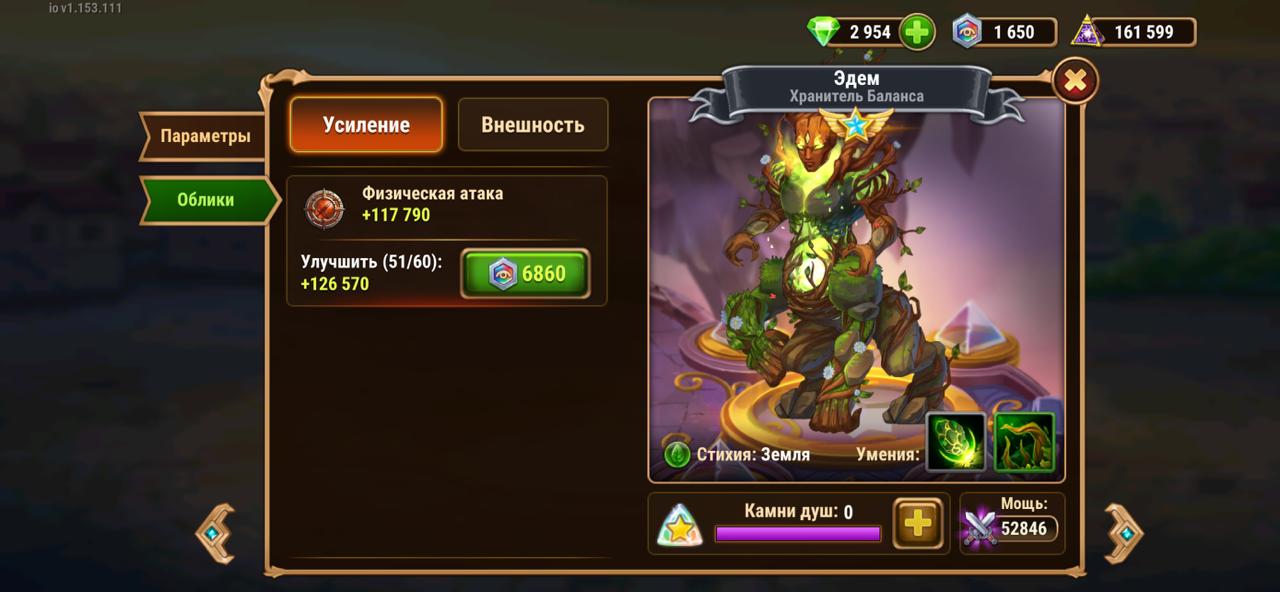Image resolution: width=1280 pixels, height=592 pixels.
Task: View the twisted roots skill icon
Action: 1024,442
